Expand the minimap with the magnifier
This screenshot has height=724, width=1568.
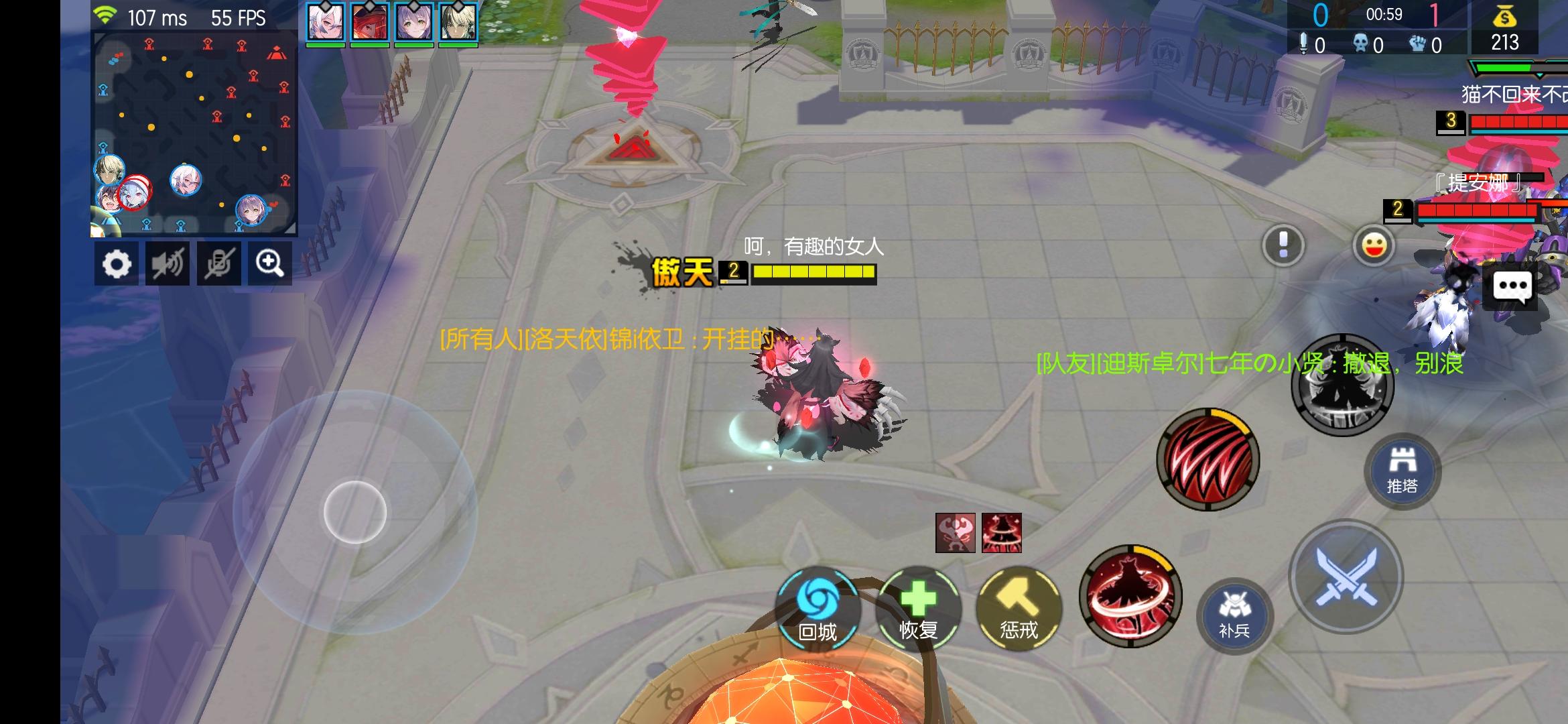269,263
